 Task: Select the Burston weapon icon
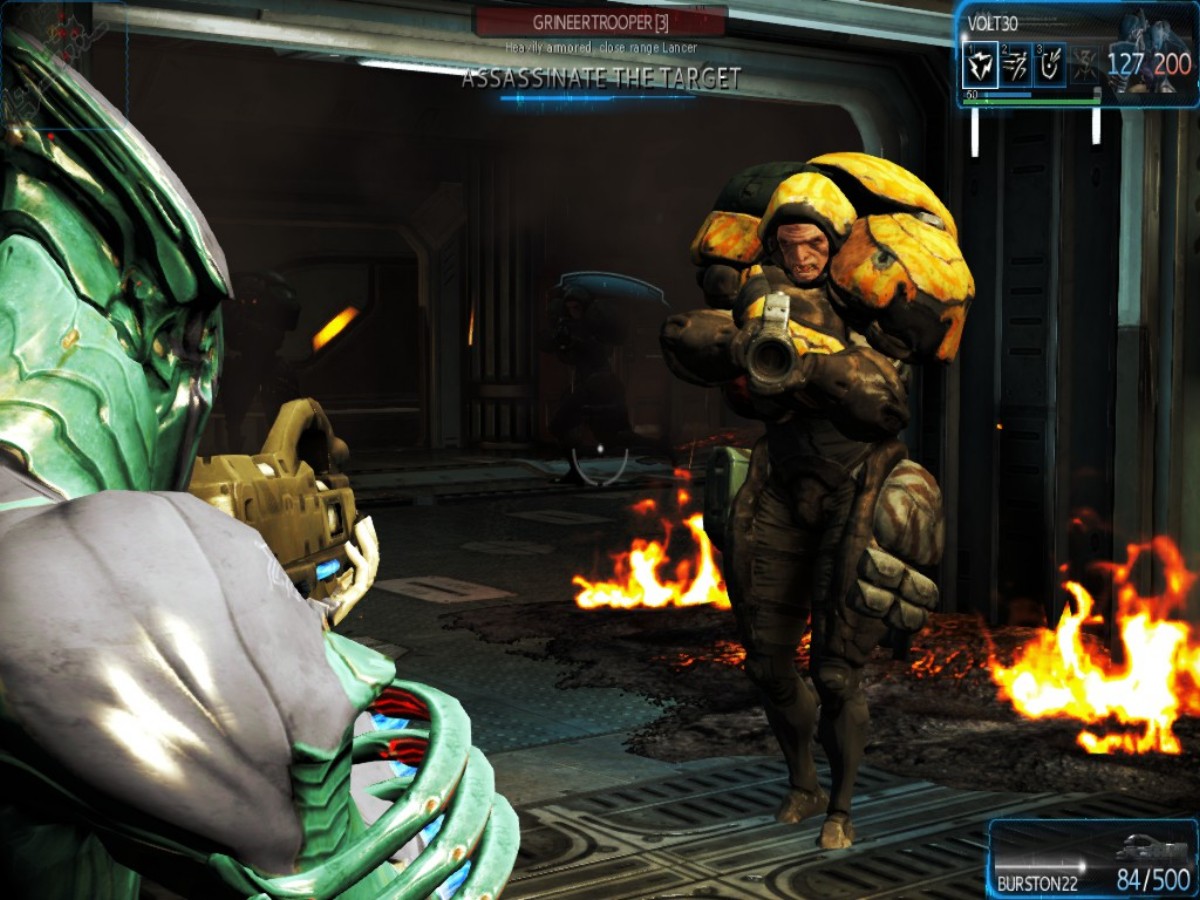pyautogui.click(x=1150, y=850)
